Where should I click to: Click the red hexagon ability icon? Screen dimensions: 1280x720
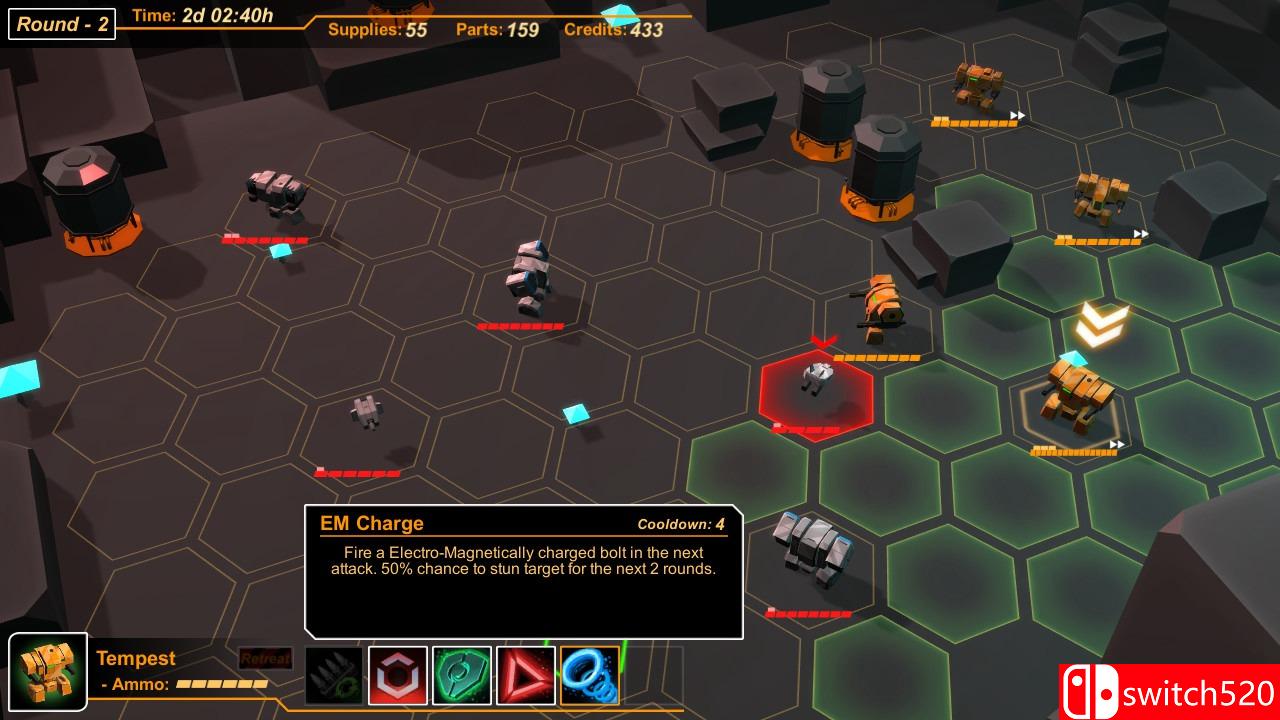(398, 676)
